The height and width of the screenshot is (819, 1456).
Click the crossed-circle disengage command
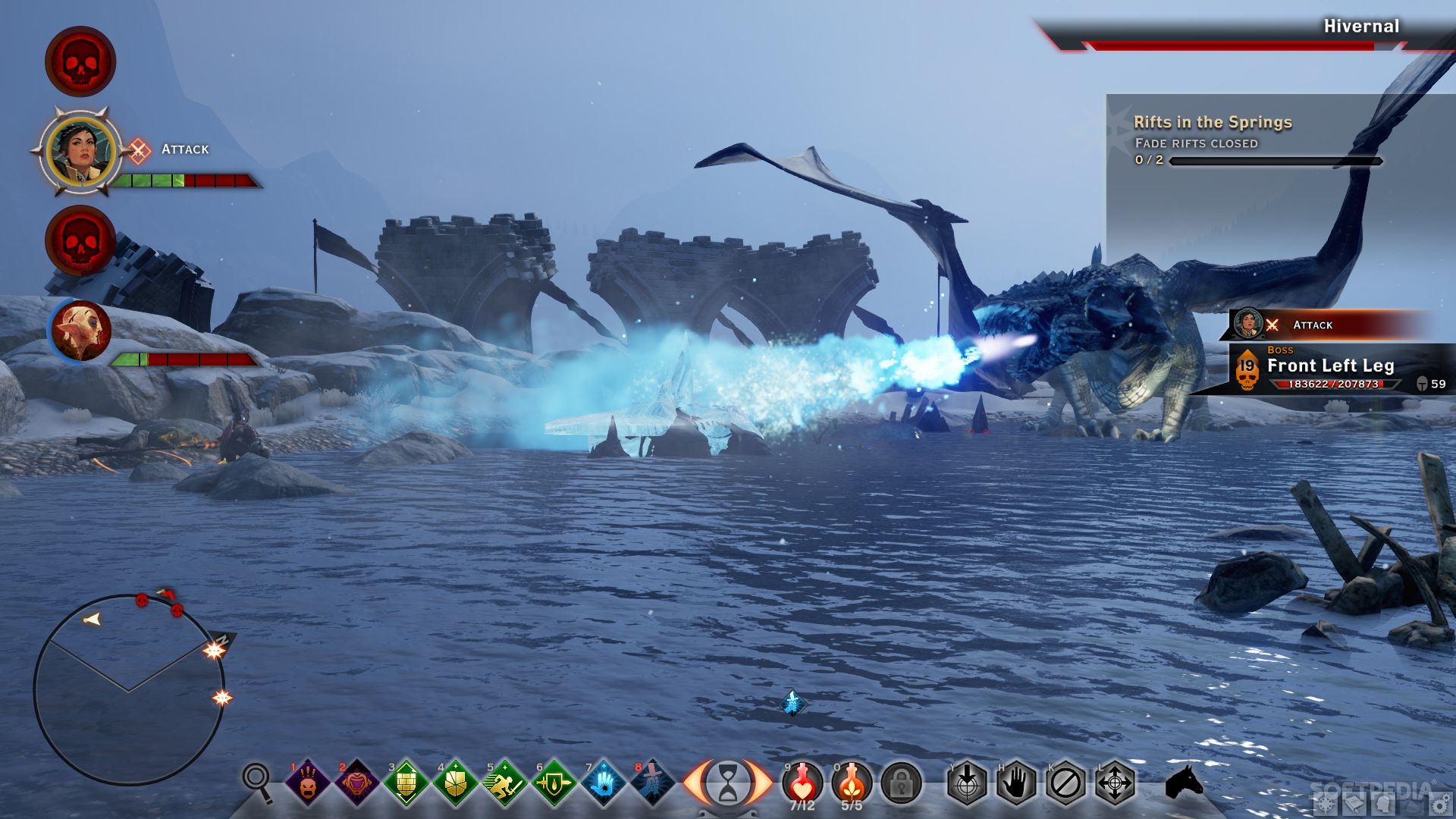click(x=1065, y=783)
